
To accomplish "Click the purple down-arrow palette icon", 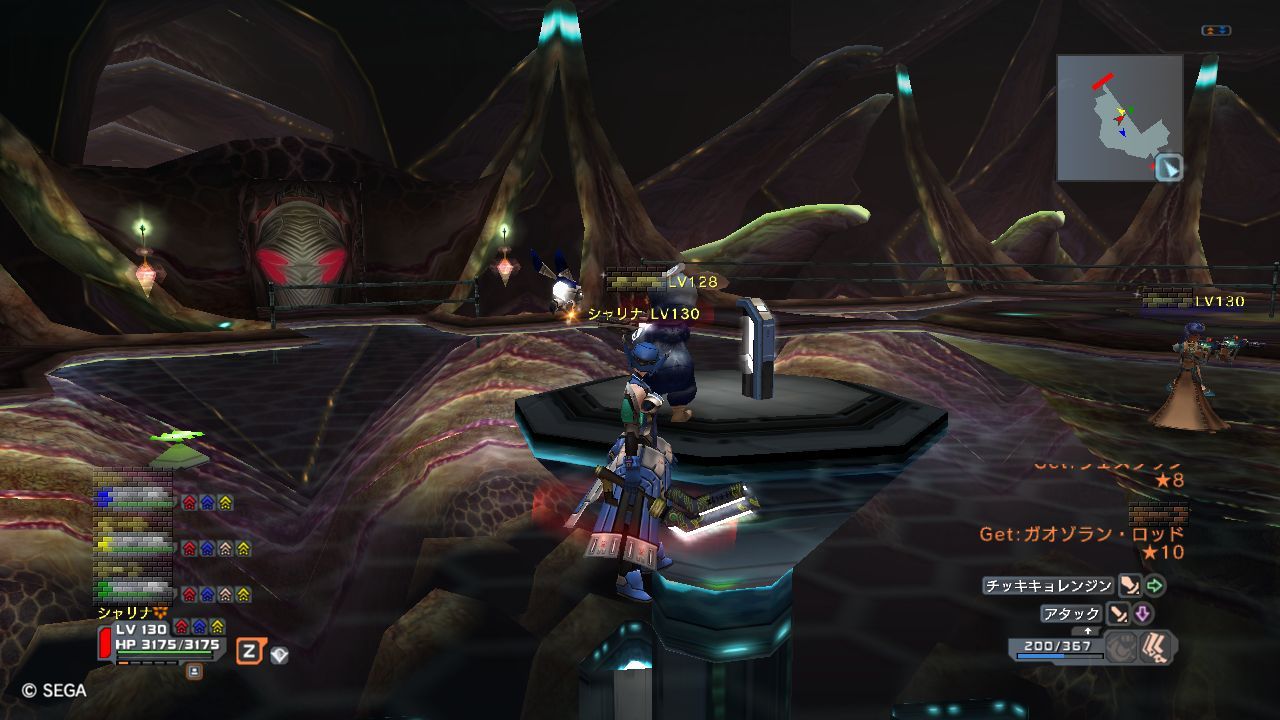I will pyautogui.click(x=1142, y=614).
